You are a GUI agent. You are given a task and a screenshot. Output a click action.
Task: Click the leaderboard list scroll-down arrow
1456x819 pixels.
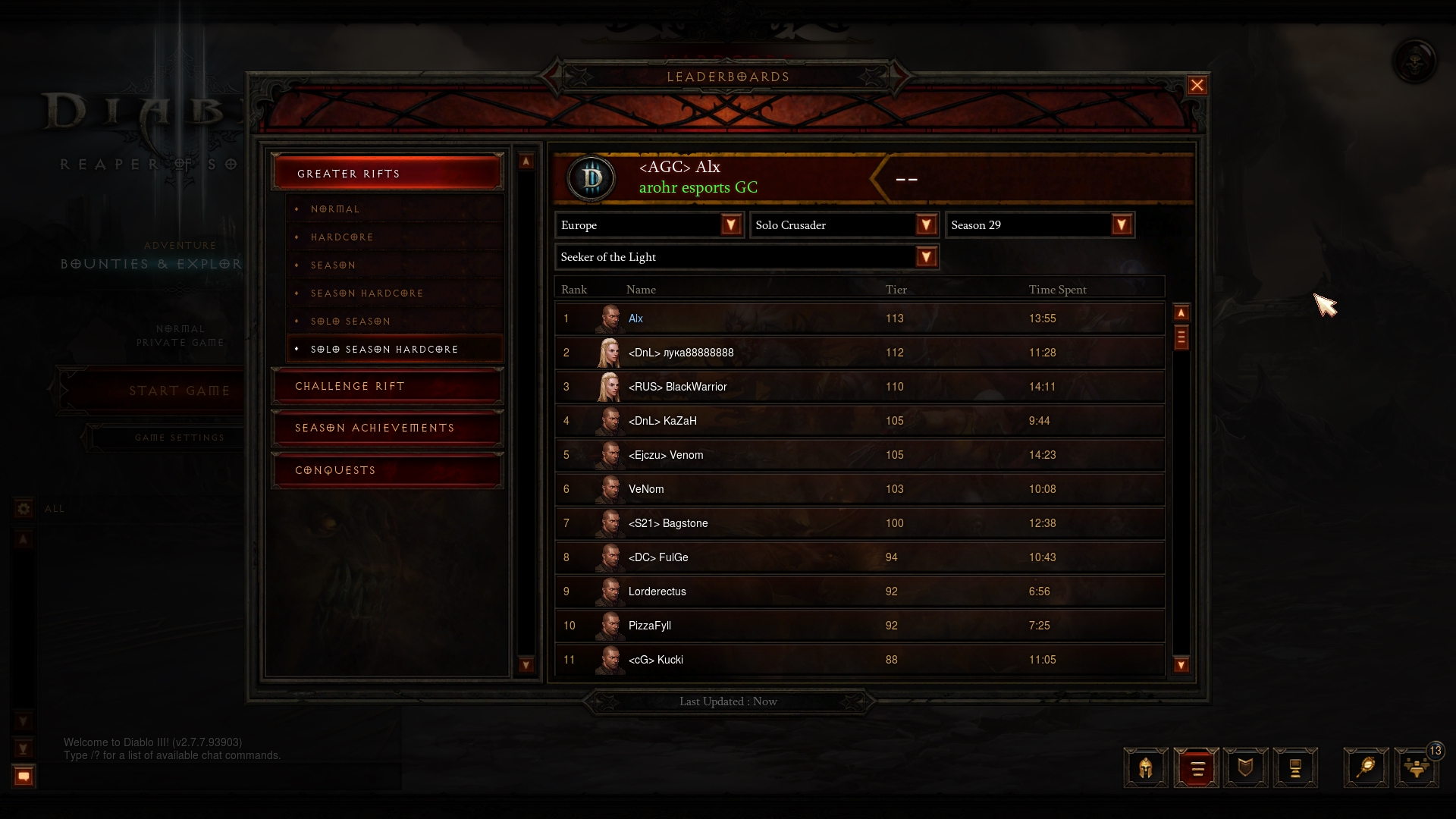(1181, 665)
